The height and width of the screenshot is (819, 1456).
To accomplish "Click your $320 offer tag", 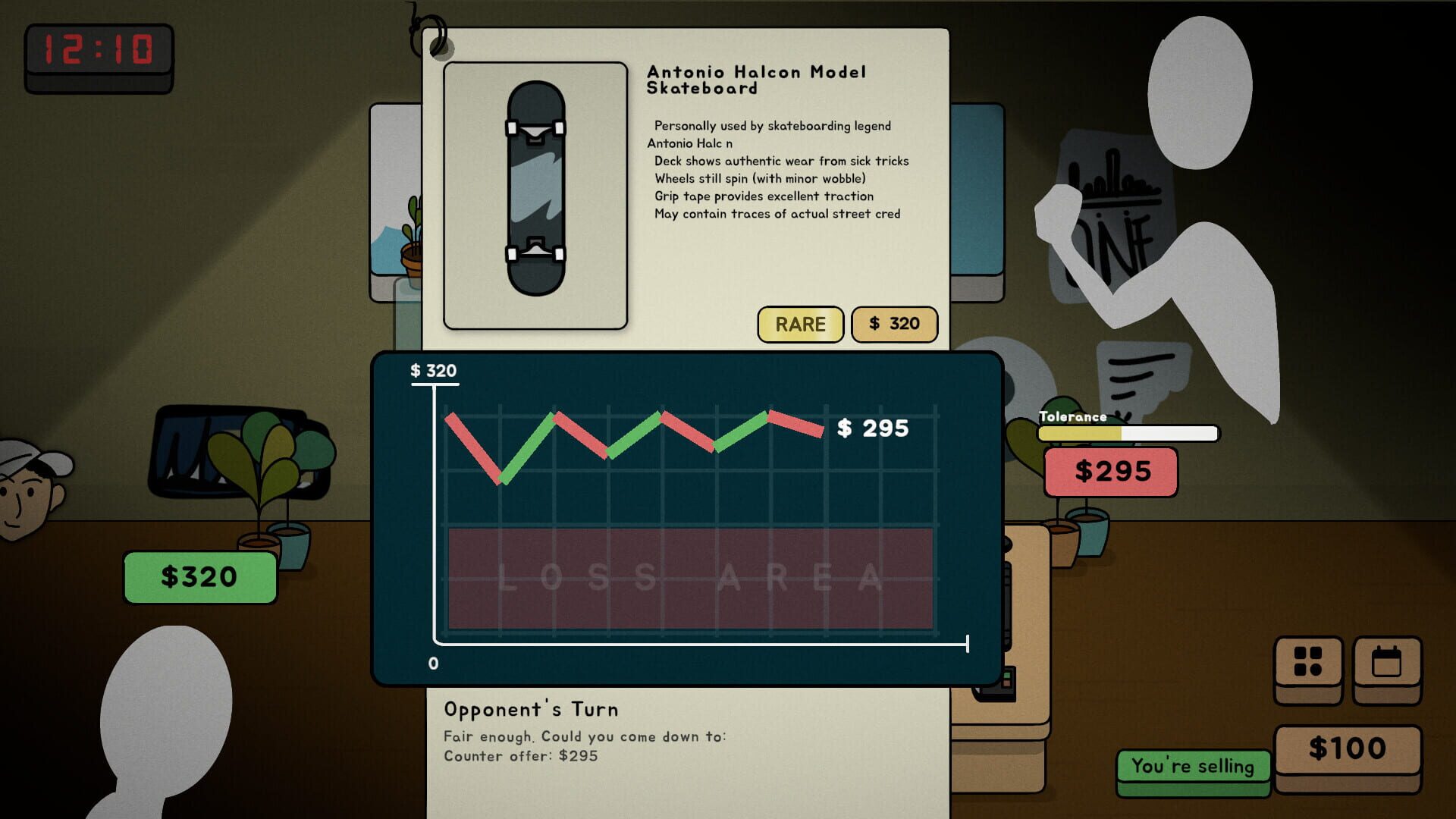I will [x=199, y=576].
